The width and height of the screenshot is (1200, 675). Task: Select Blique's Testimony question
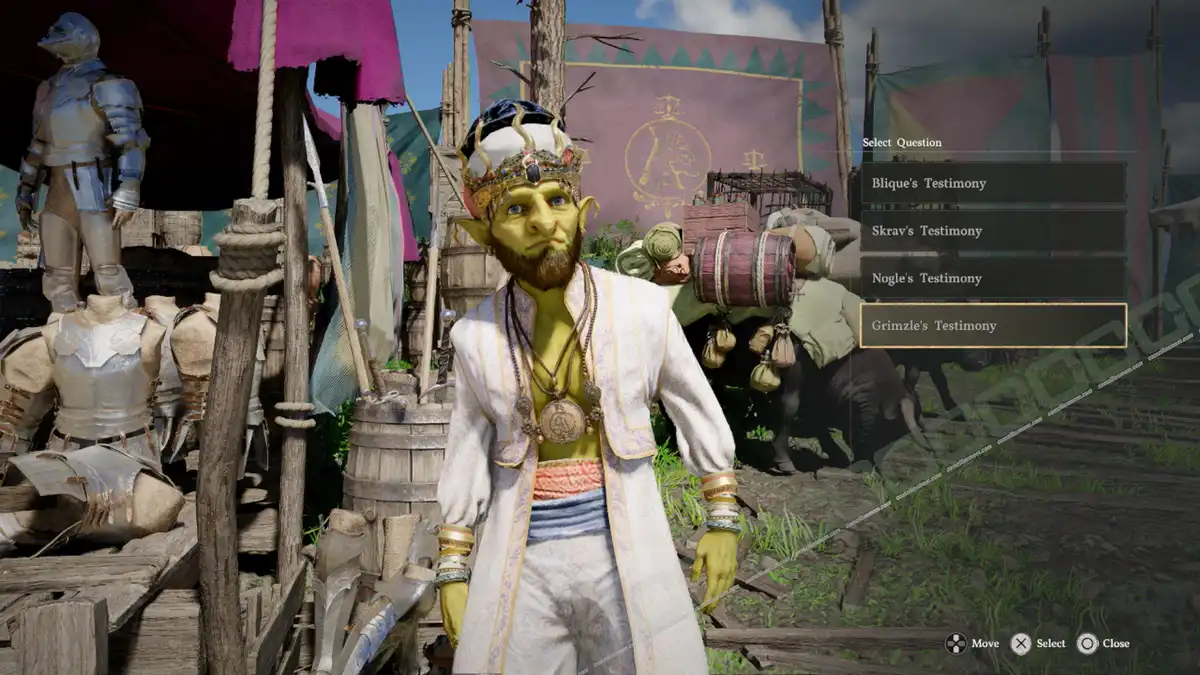point(992,184)
